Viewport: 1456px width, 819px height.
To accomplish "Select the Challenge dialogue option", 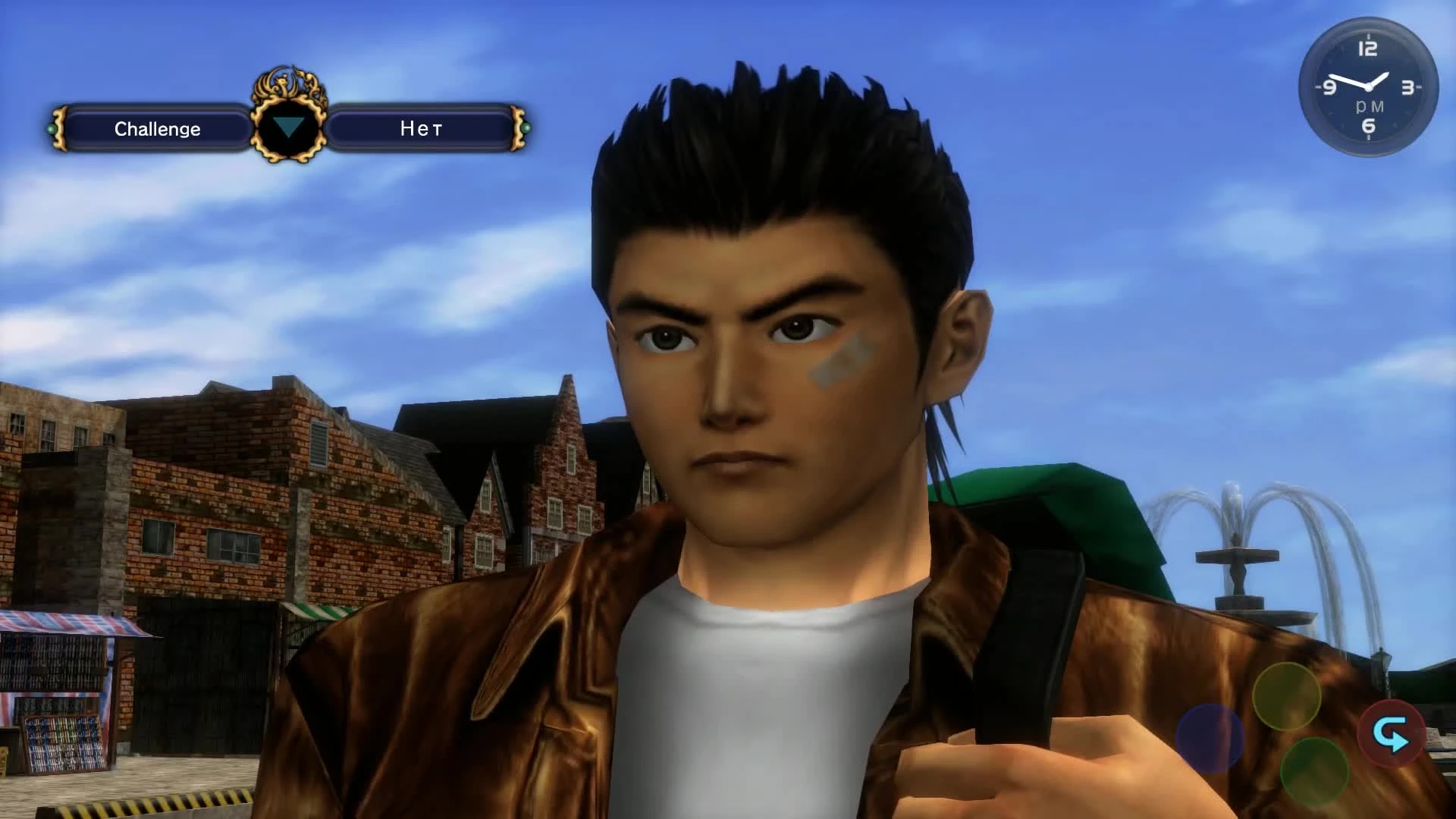I will [x=157, y=129].
